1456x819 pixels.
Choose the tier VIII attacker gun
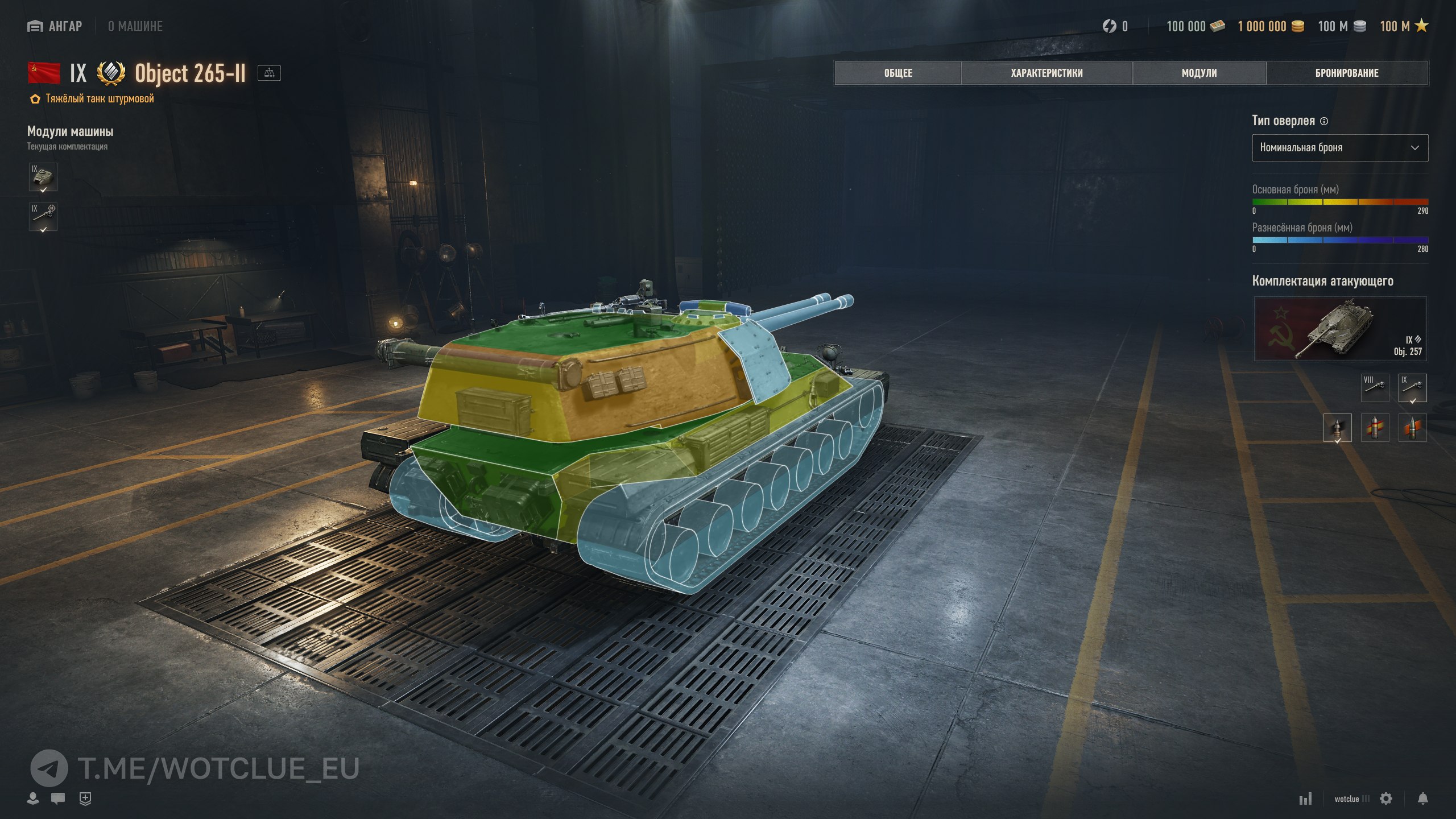click(x=1375, y=387)
